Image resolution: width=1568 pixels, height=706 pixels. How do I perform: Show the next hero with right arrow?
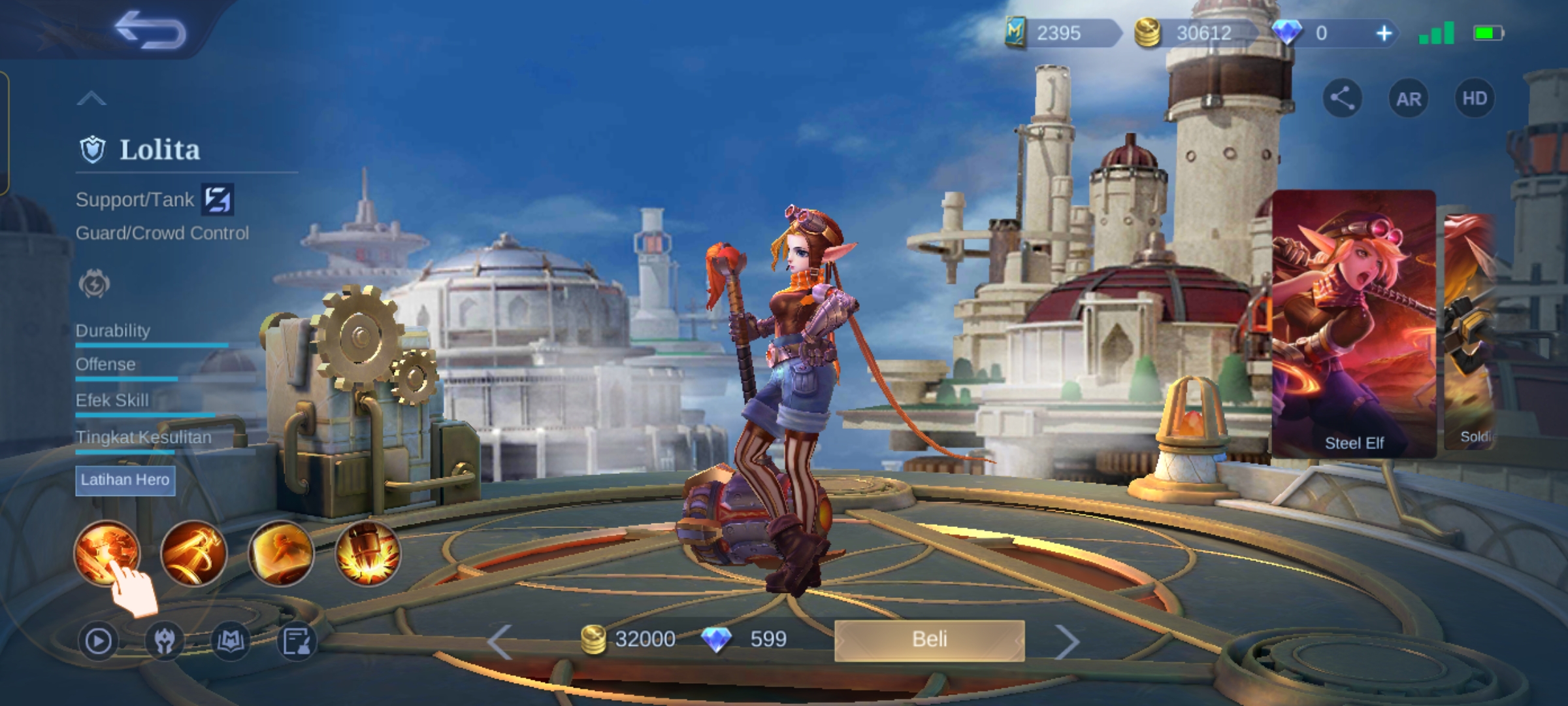[1067, 642]
